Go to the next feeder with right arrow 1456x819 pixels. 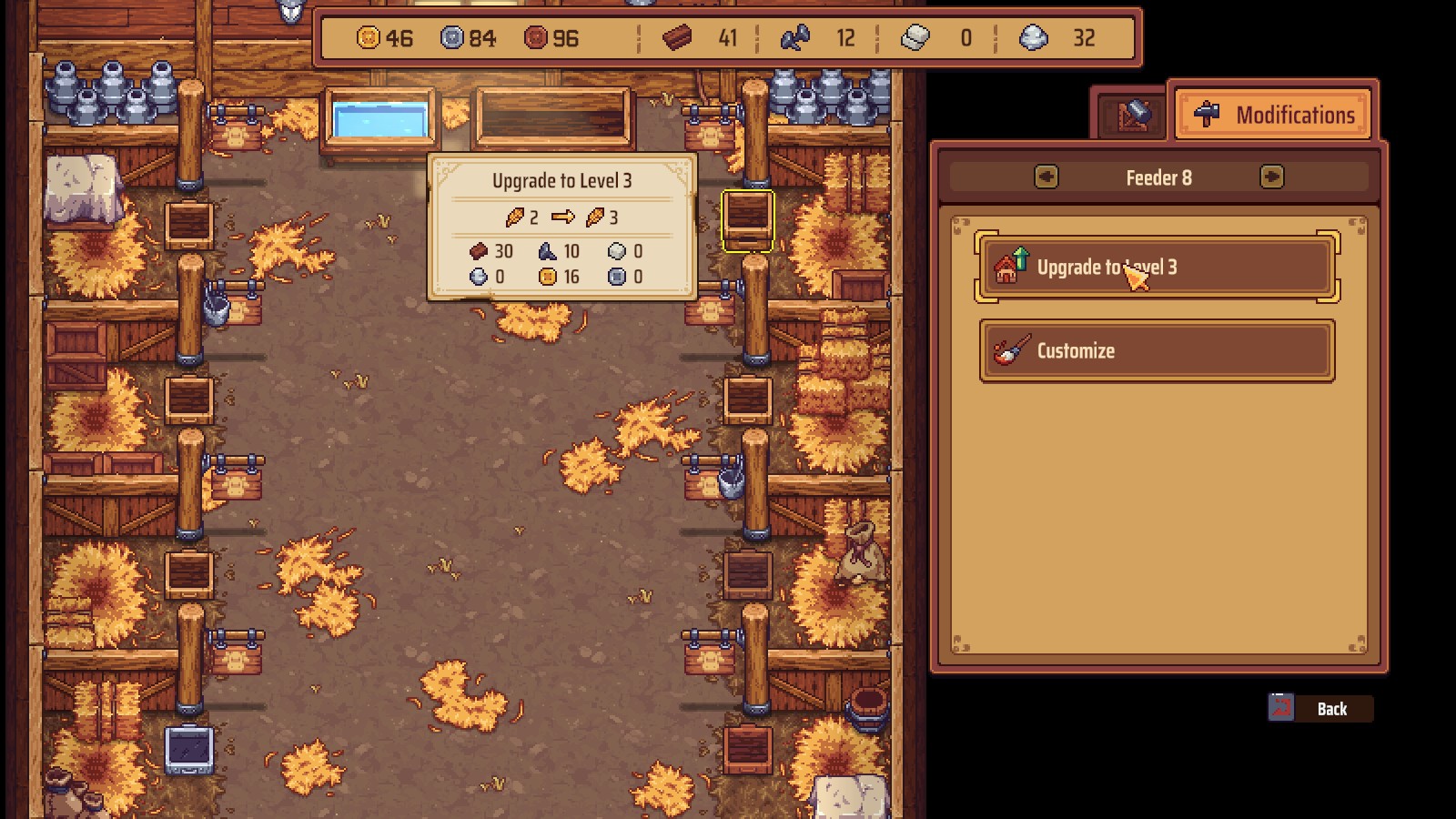(1271, 177)
